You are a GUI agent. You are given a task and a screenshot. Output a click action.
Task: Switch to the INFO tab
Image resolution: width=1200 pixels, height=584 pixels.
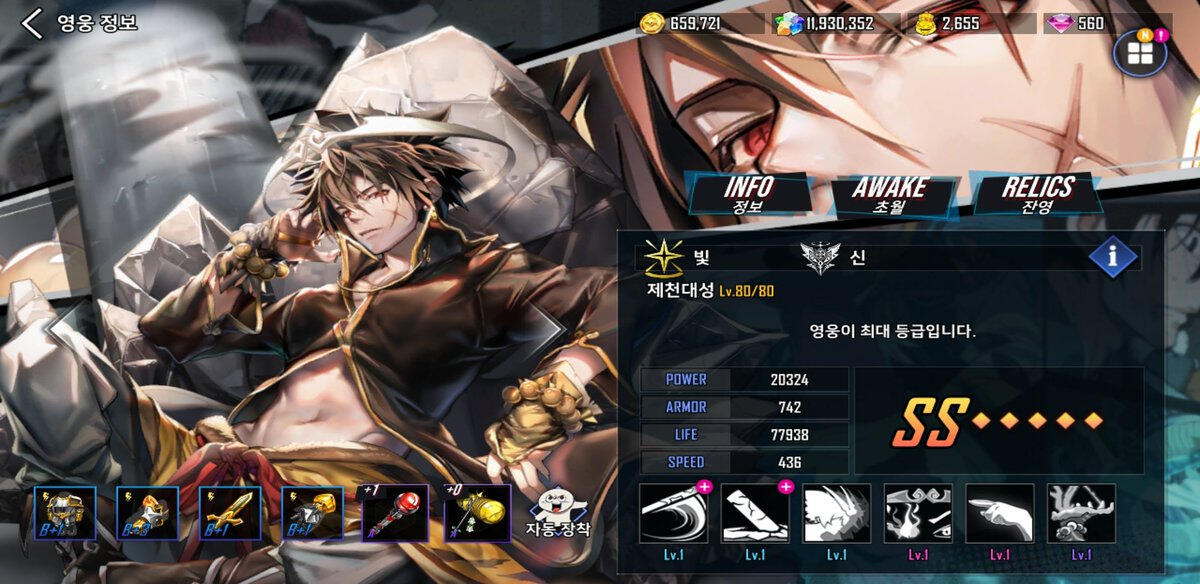tap(748, 192)
